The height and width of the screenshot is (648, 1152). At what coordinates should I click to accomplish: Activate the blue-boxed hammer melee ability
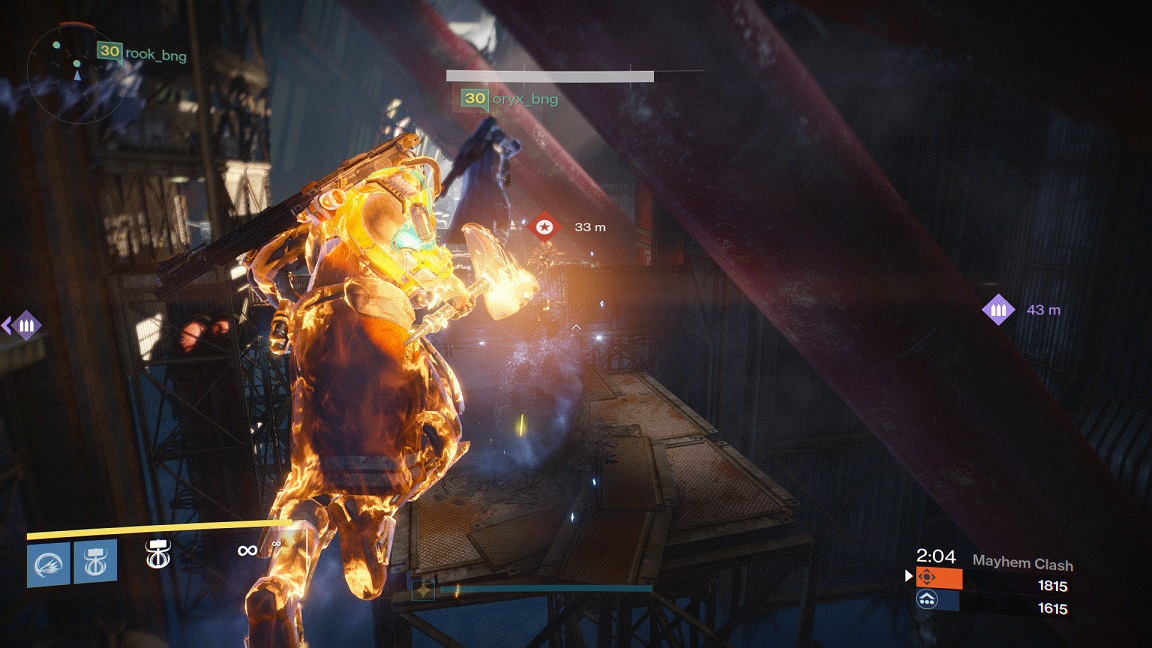pos(95,562)
